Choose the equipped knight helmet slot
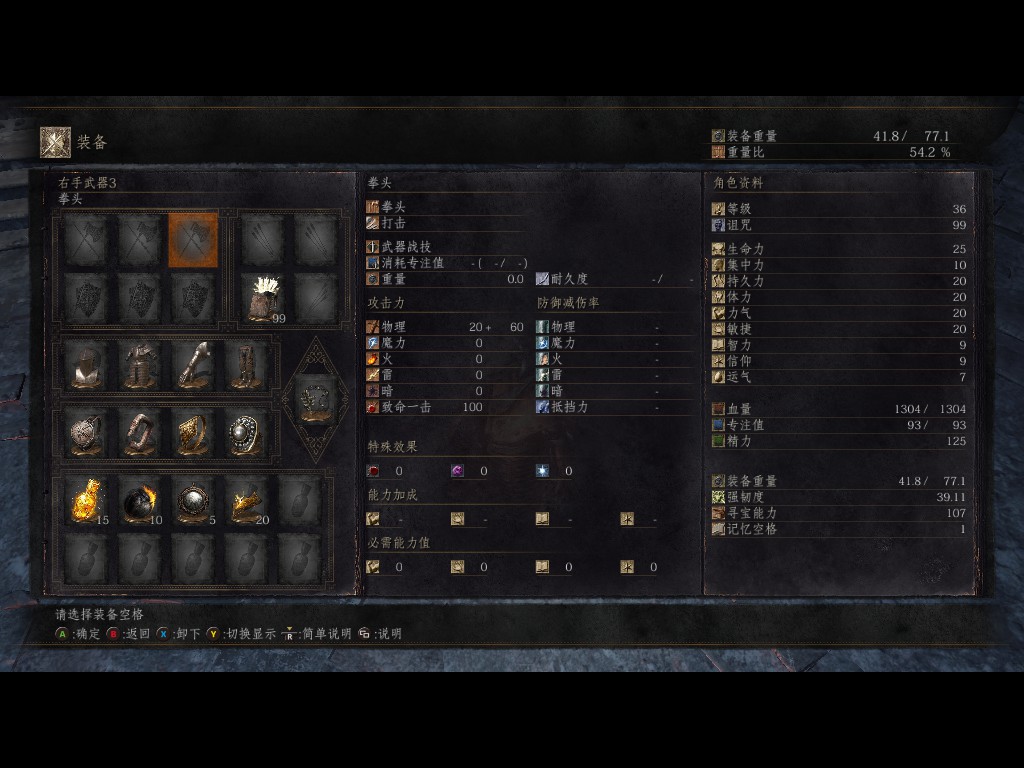 (87, 365)
